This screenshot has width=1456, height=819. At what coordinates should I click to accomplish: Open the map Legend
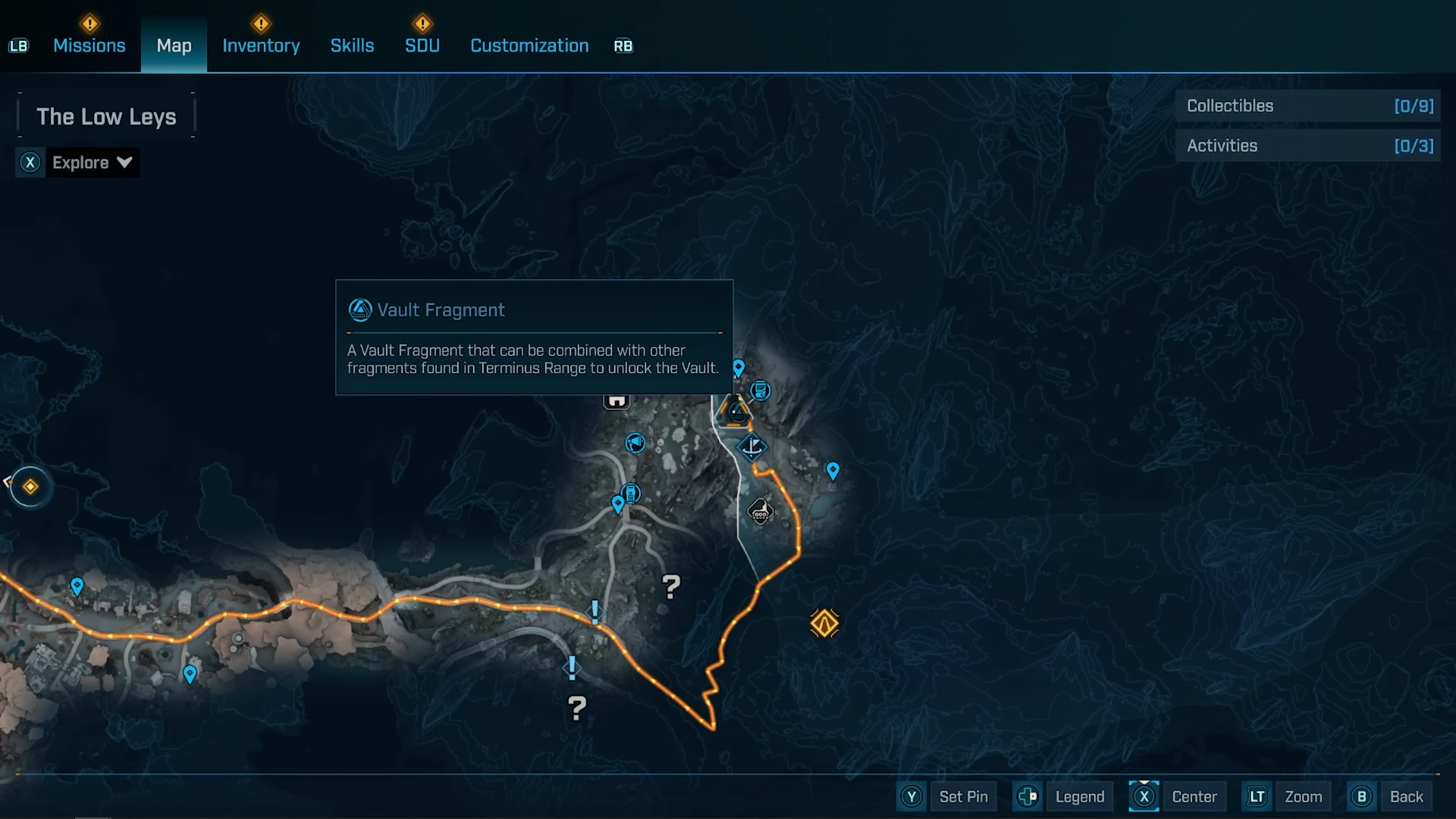pos(1080,796)
